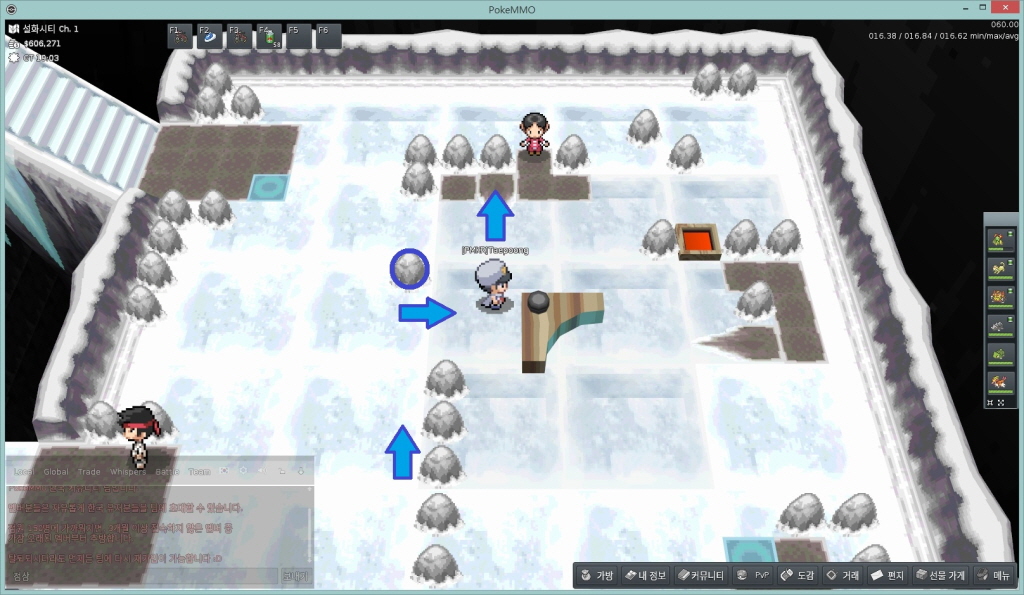Switch to the Trade chat tab
Image resolution: width=1024 pixels, height=595 pixels.
click(89, 471)
